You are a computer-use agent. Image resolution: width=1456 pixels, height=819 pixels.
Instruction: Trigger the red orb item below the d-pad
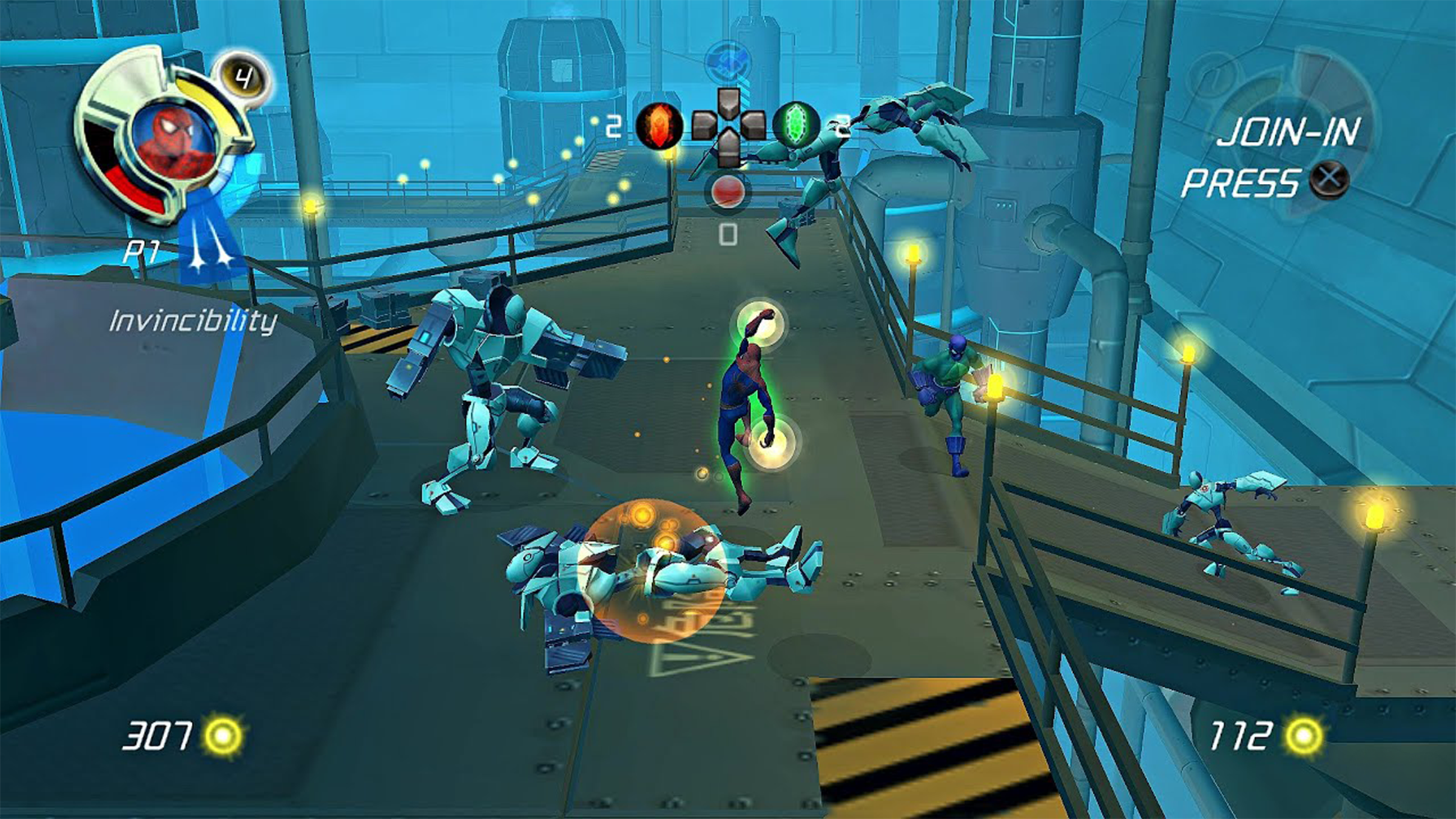pos(727,192)
